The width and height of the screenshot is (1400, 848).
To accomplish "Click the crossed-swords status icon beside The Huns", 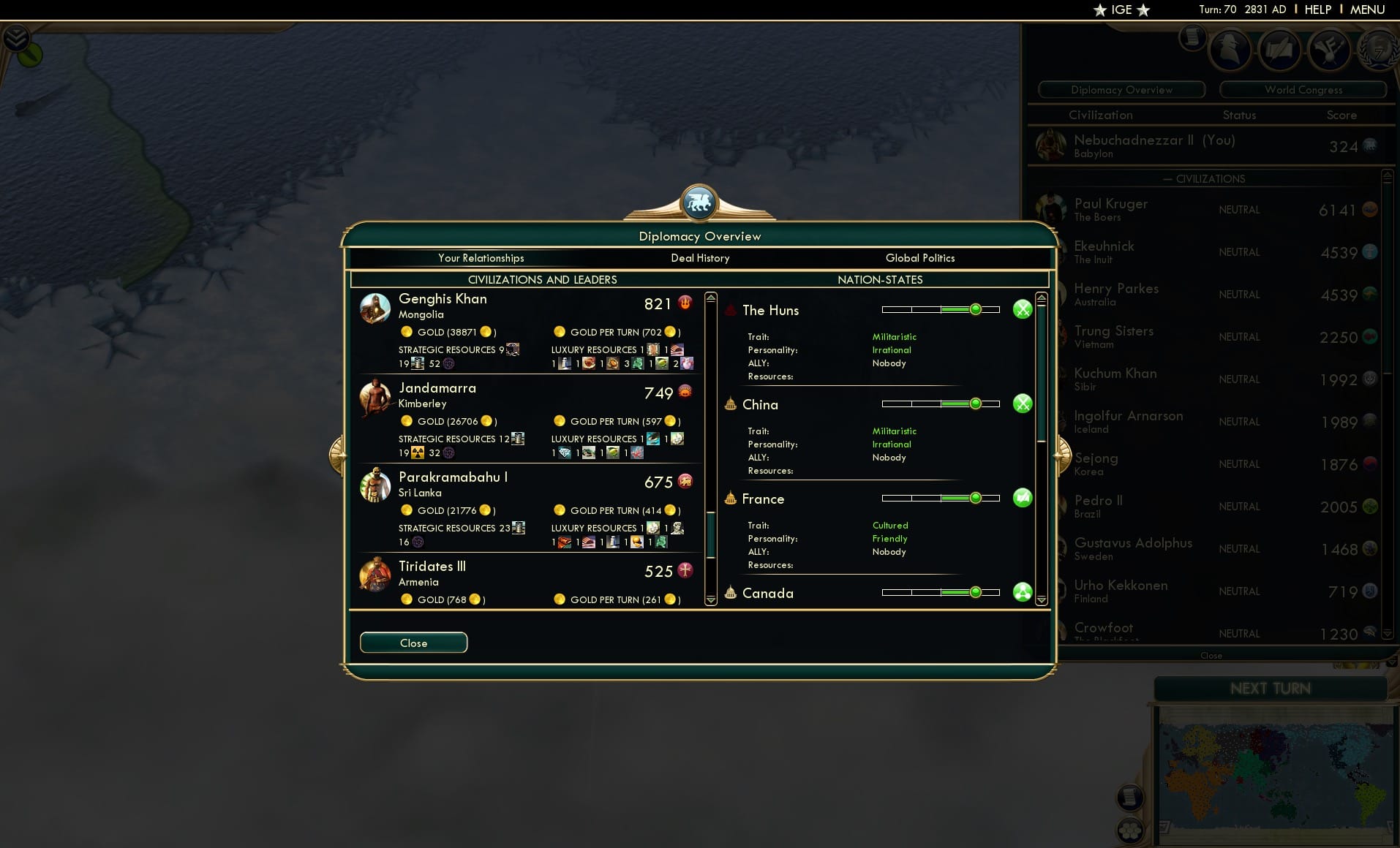I will (1023, 309).
